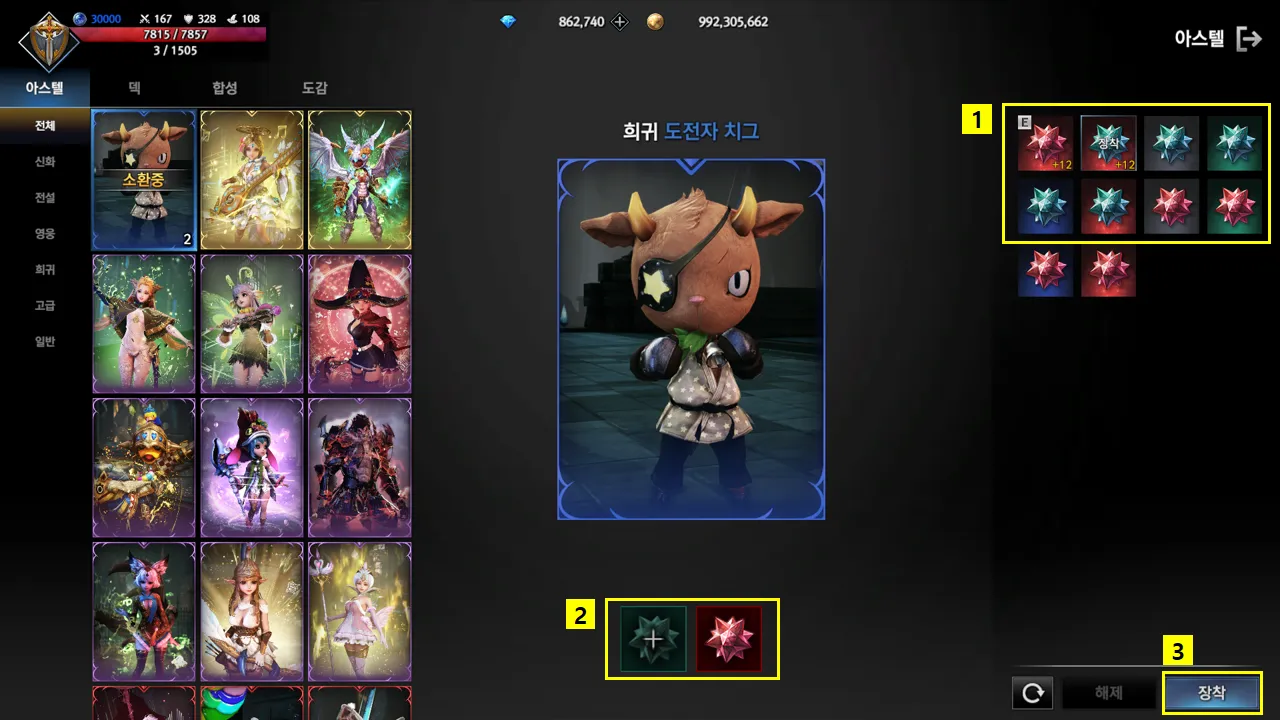1280x720 pixels.
Task: Choose the golden harp astel card
Action: coord(251,180)
